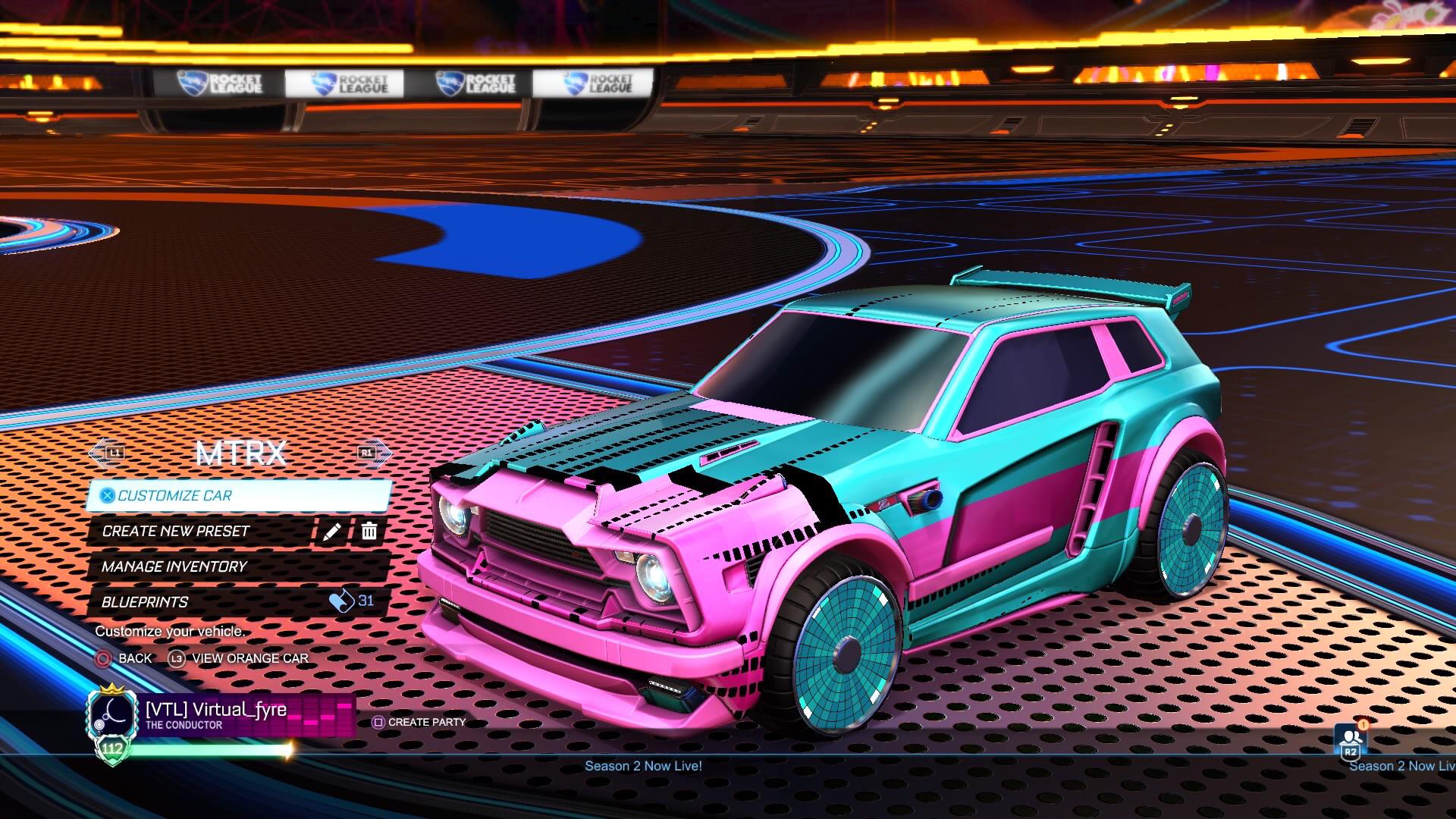Click Create Party

[x=427, y=722]
